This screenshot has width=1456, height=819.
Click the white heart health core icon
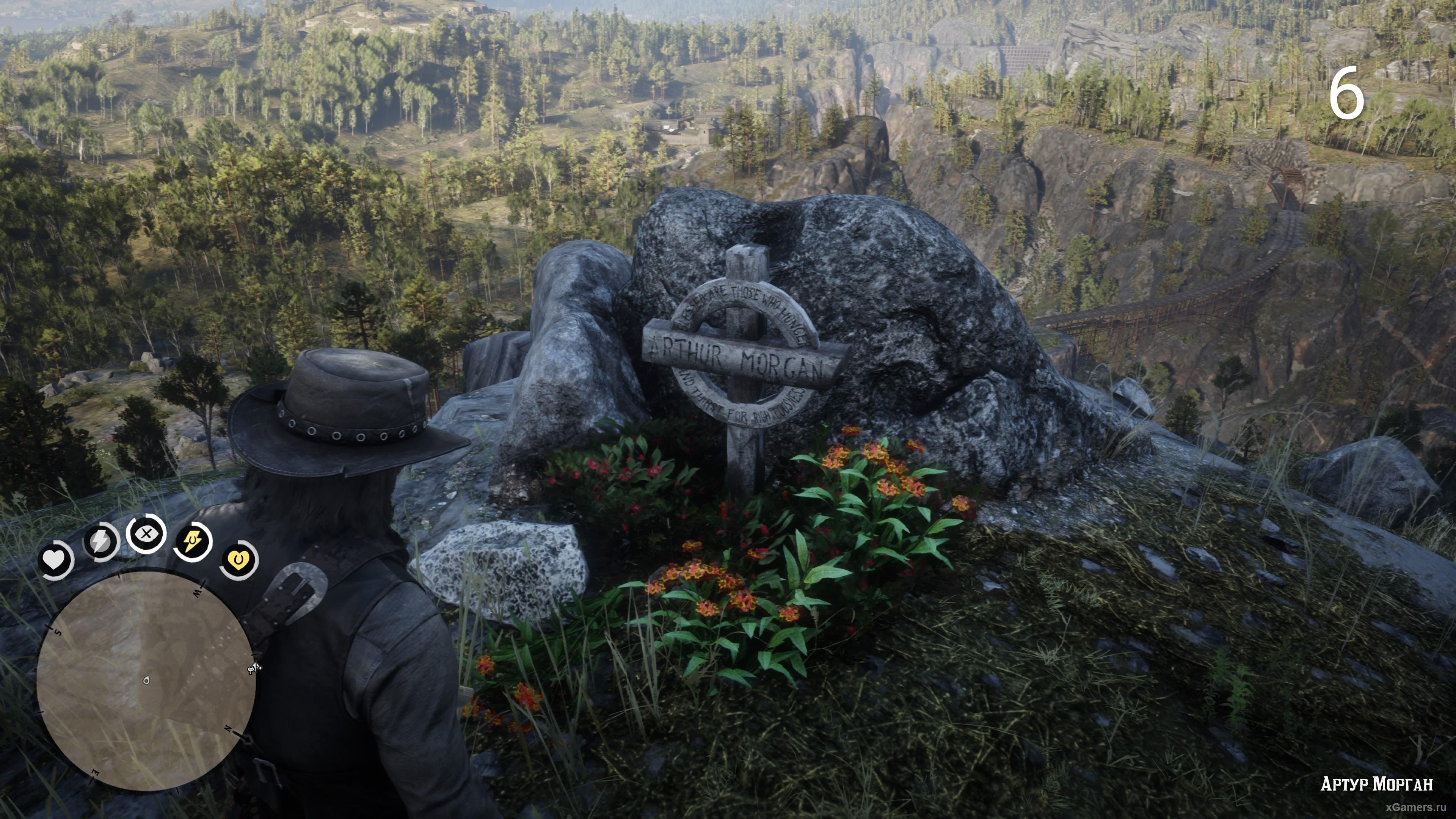[x=55, y=560]
